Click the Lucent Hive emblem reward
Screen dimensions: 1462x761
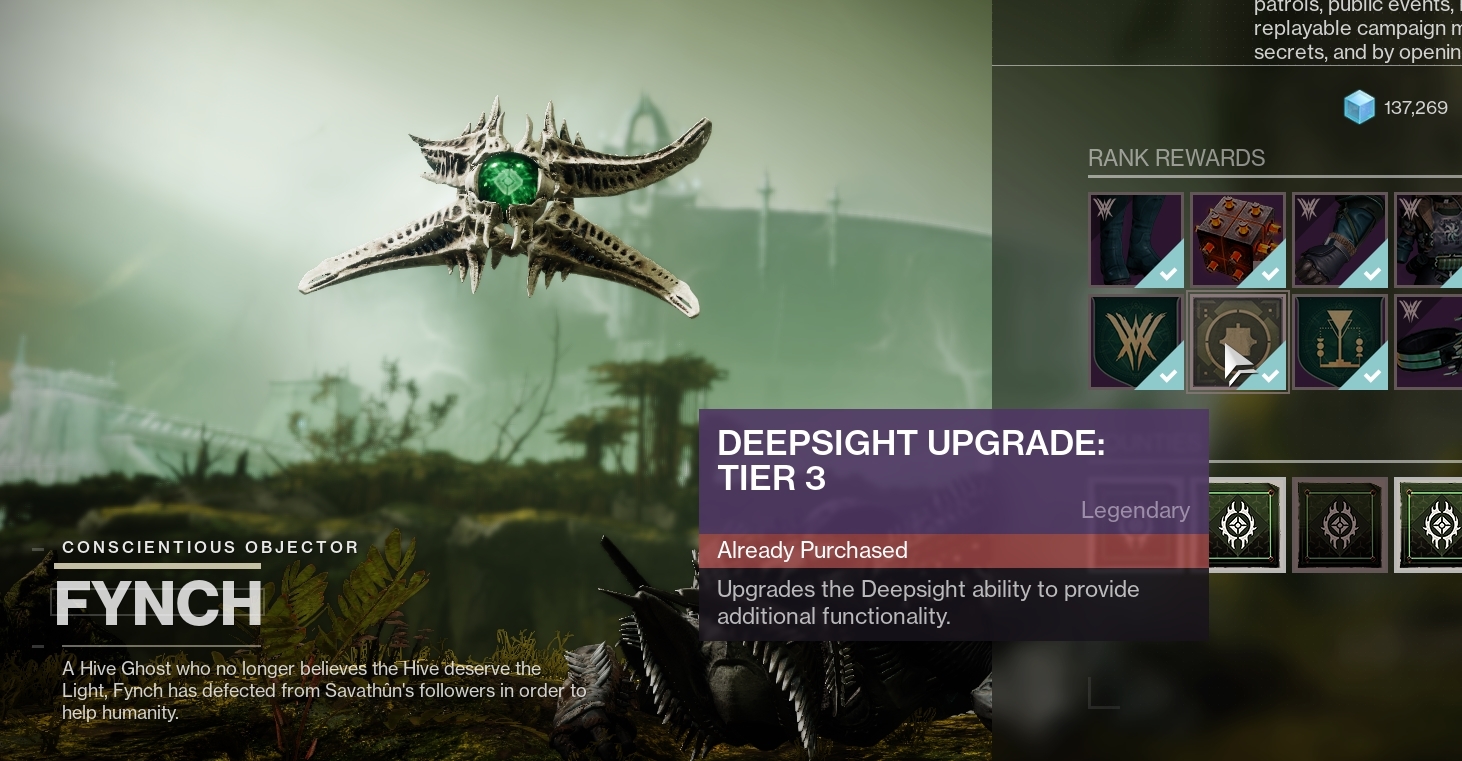[x=1136, y=341]
